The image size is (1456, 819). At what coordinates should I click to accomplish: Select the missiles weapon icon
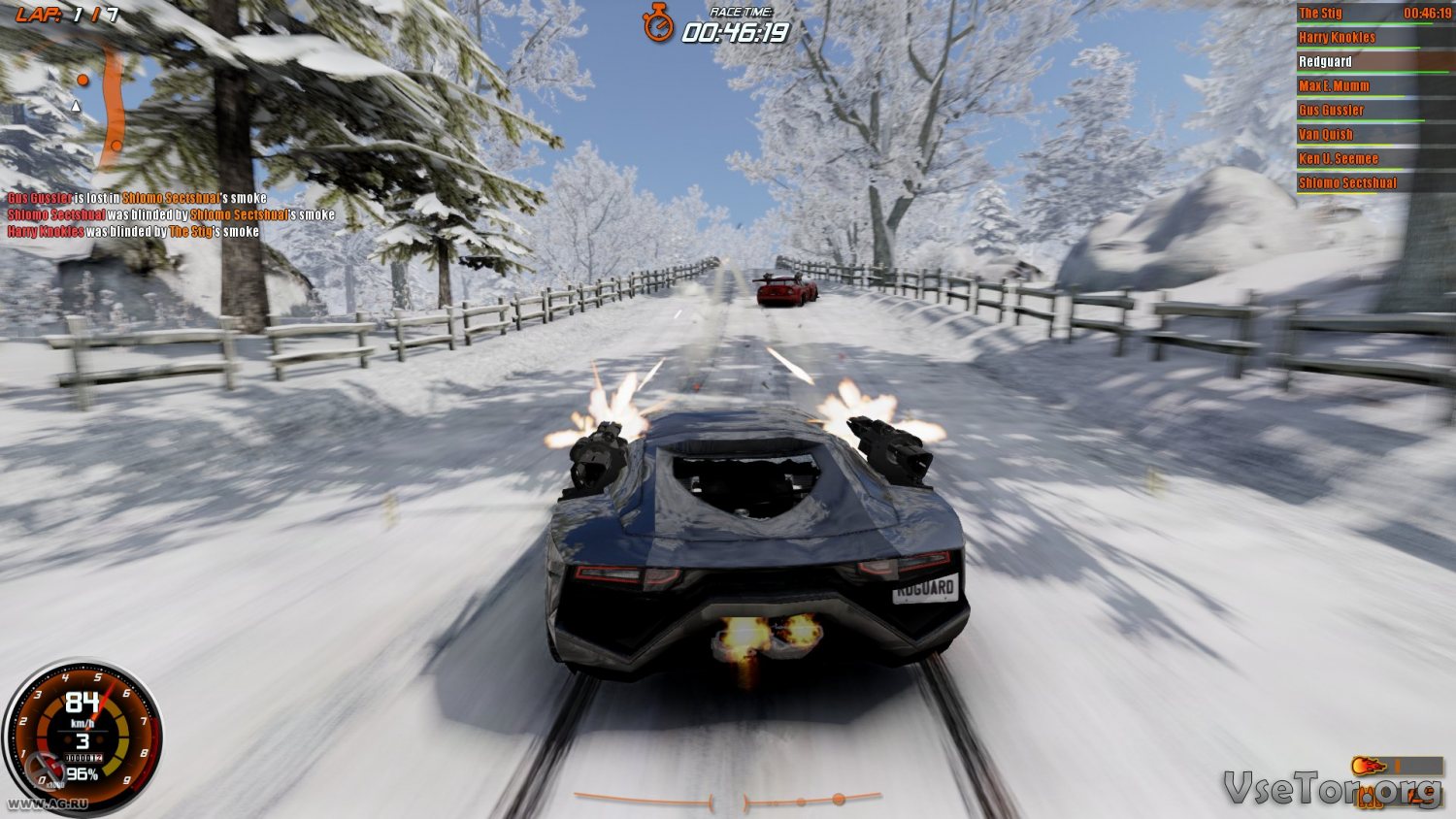coord(1370,799)
